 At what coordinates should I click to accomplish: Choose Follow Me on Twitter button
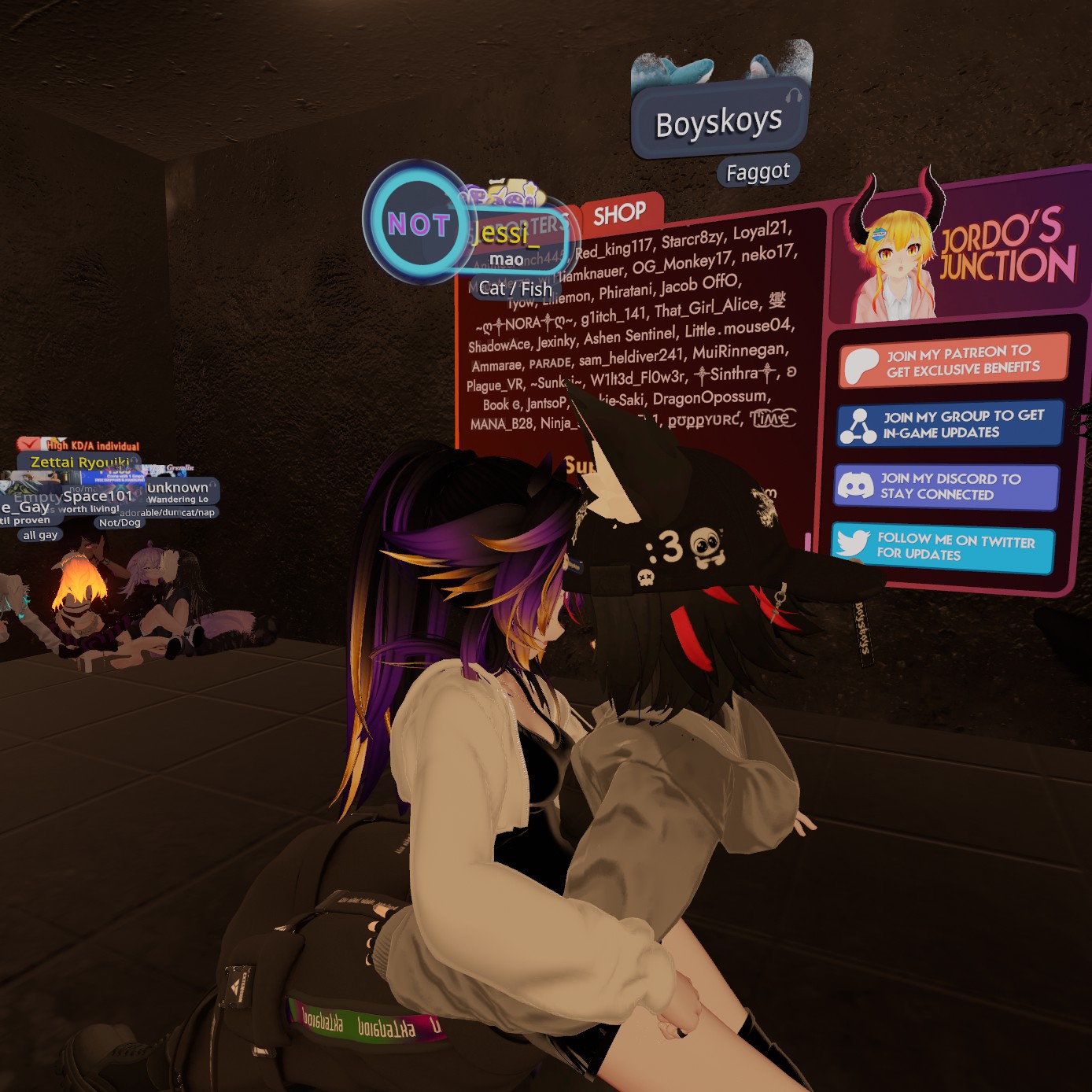942,547
